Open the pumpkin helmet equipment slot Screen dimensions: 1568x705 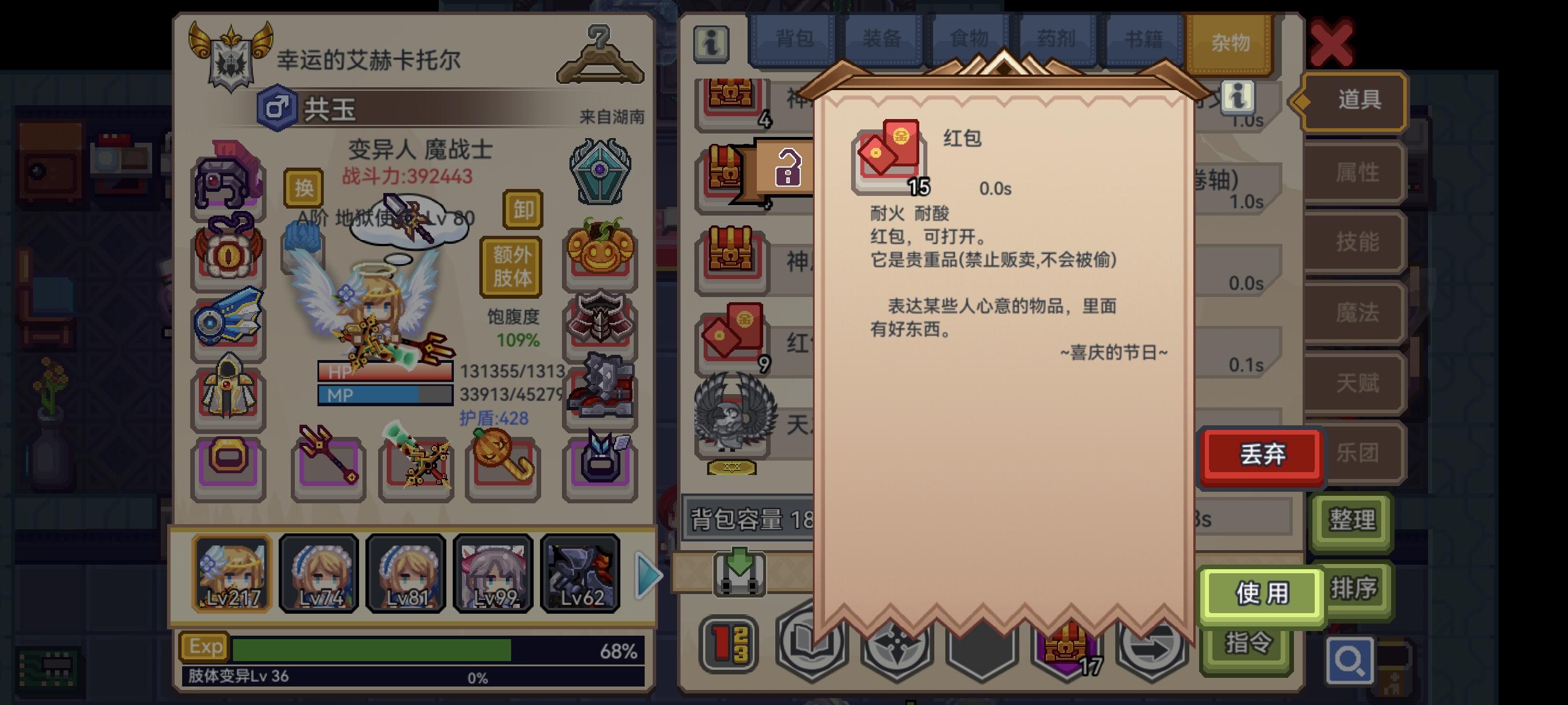tap(602, 253)
